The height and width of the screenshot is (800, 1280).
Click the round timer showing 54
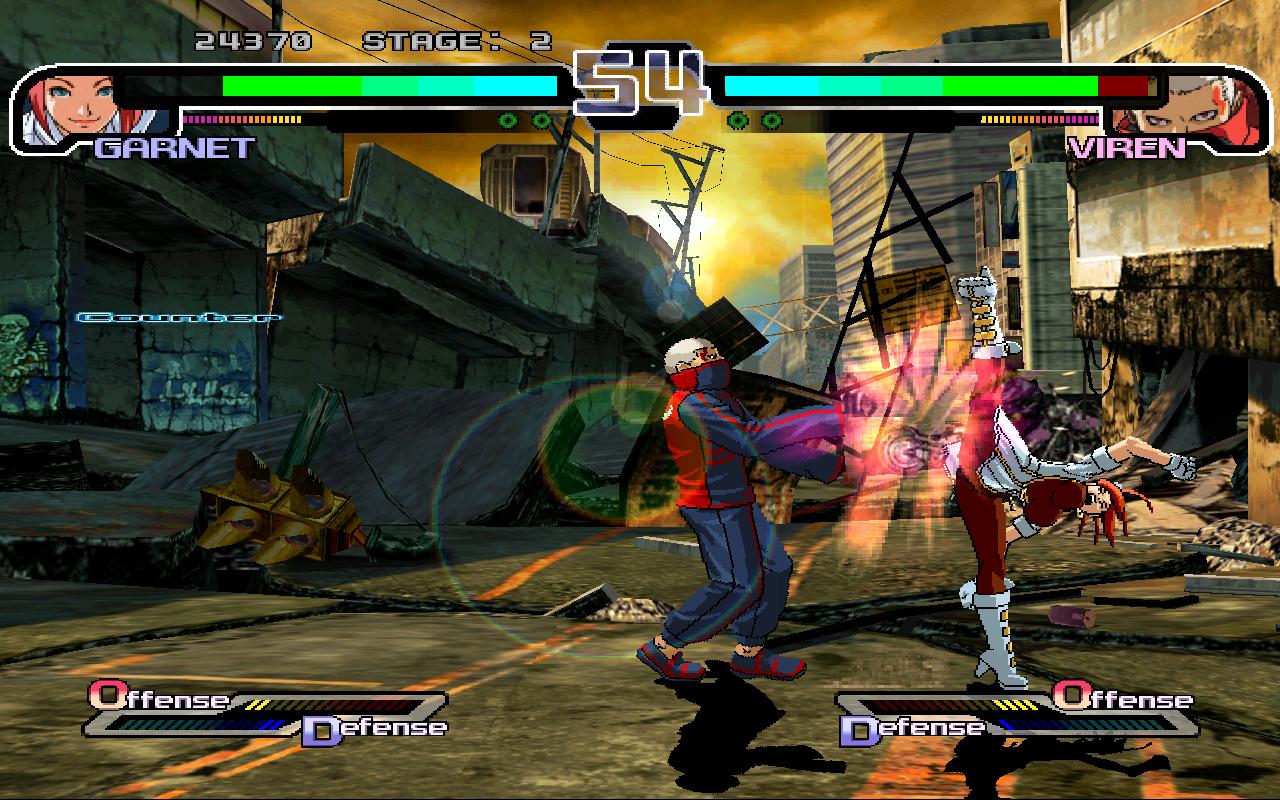(640, 75)
